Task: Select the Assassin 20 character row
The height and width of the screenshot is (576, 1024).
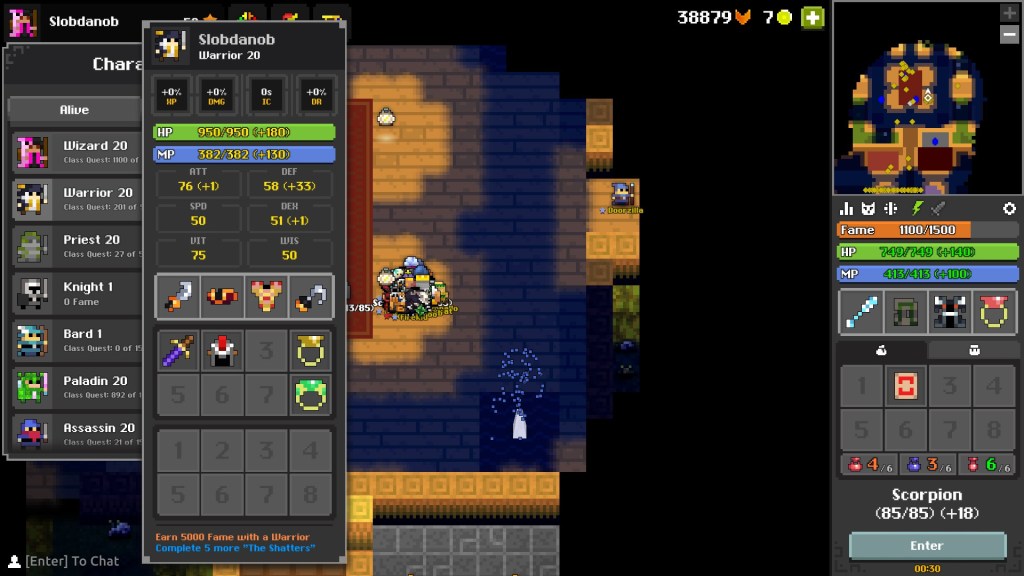Action: [x=75, y=433]
